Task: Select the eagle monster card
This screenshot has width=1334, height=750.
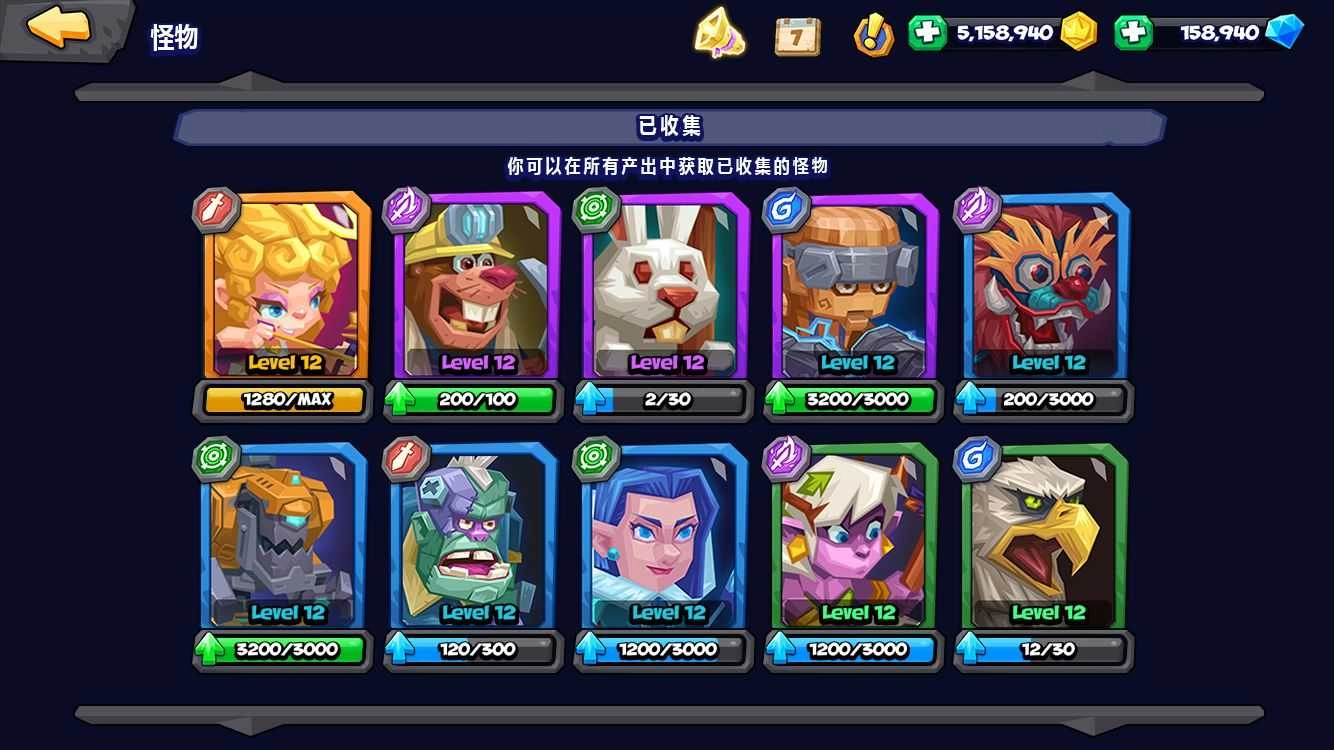Action: (1042, 540)
